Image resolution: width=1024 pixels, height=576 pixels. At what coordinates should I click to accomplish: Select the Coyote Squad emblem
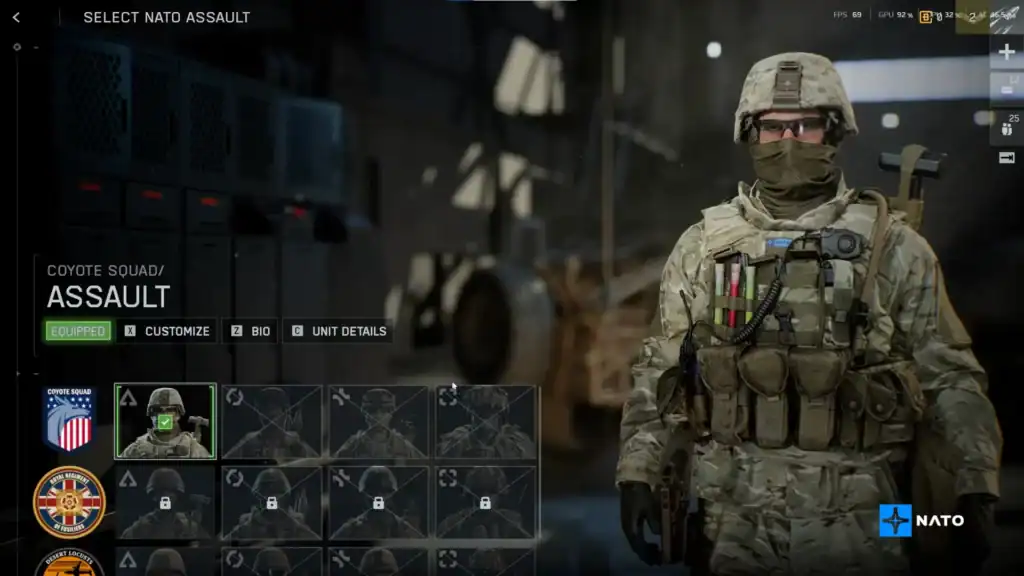(69, 419)
